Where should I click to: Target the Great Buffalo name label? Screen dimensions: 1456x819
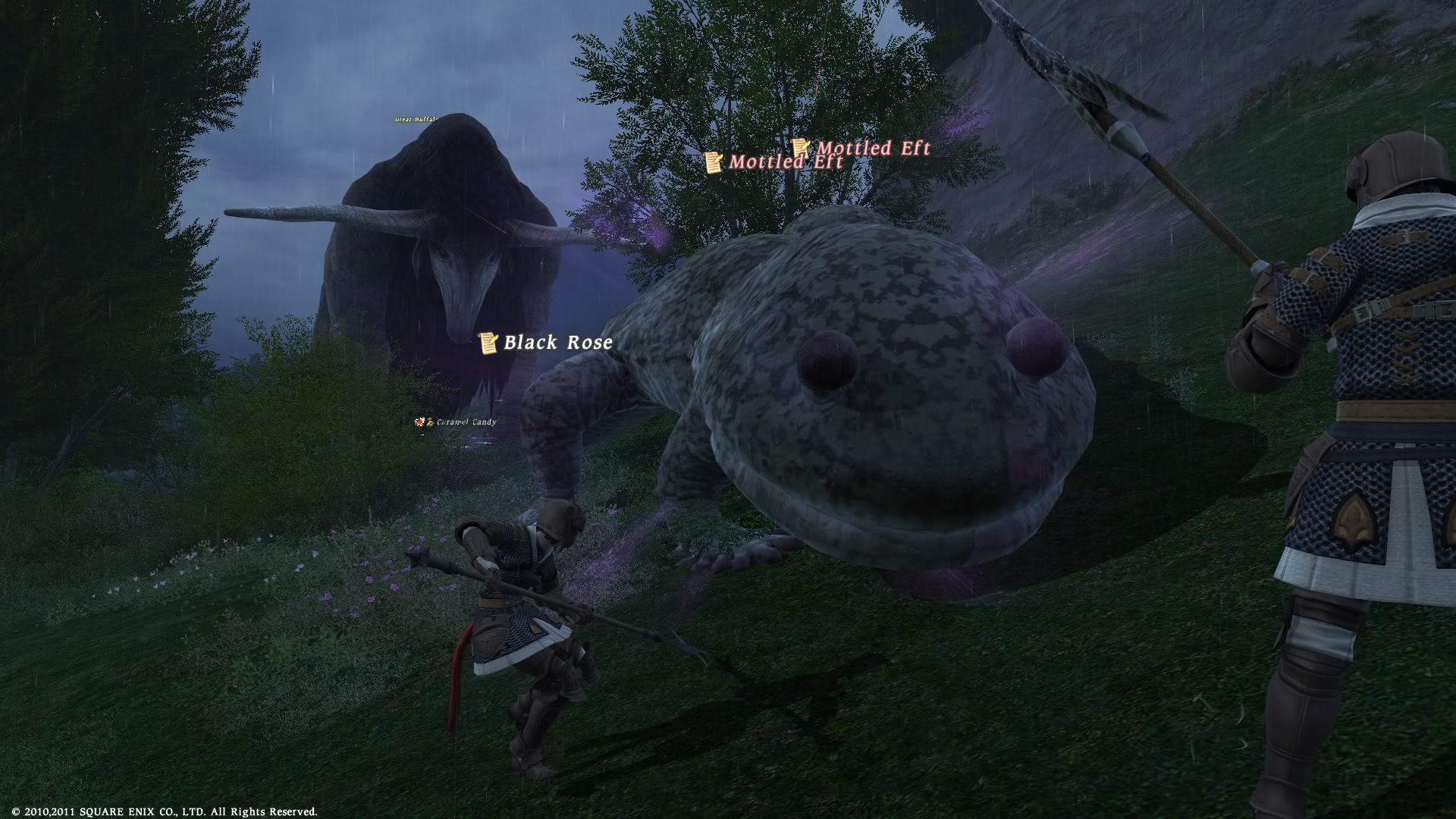[x=416, y=119]
